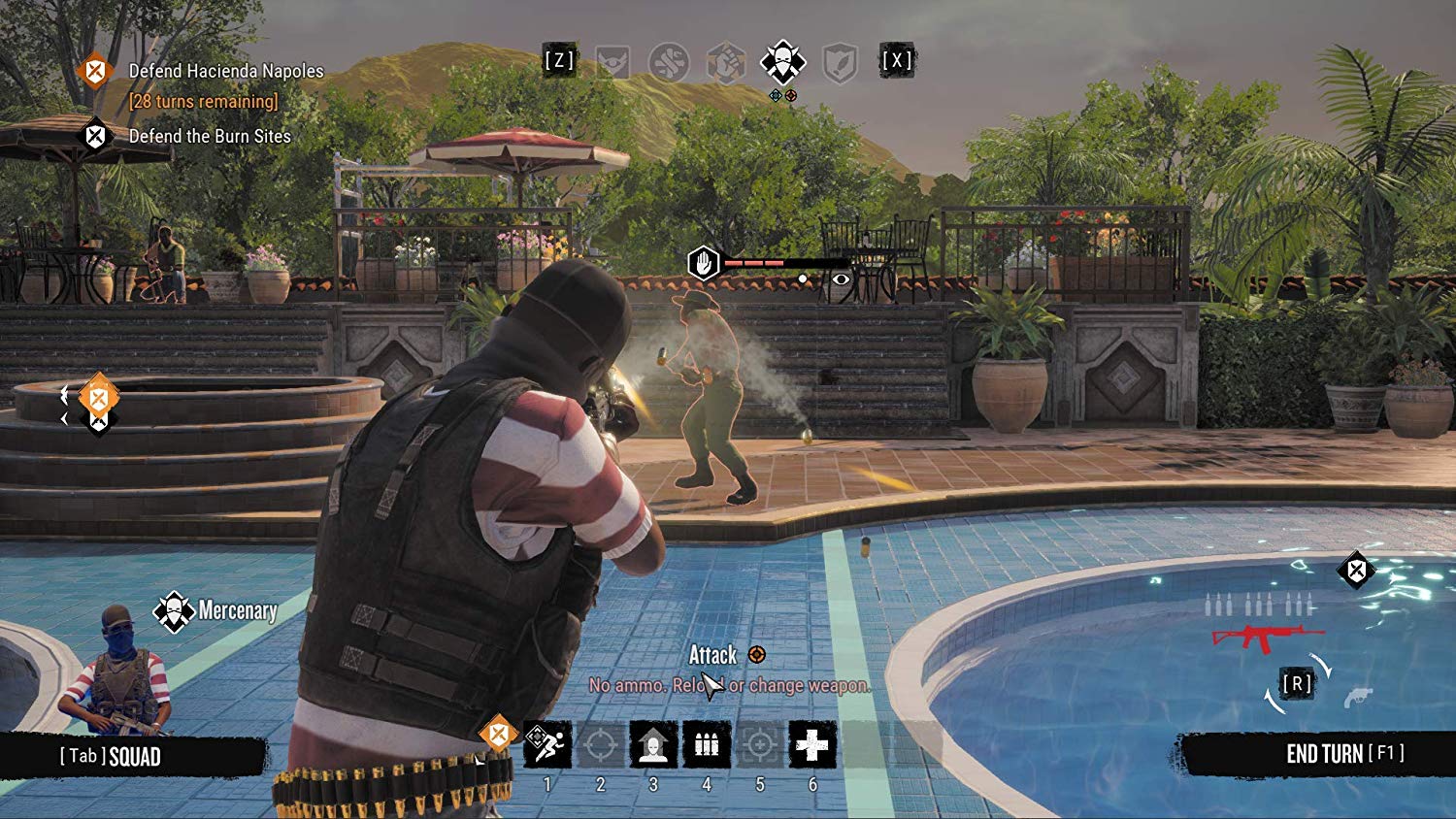The image size is (1456, 819).
Task: Activate the overwatch action in slot 2
Action: [x=600, y=743]
